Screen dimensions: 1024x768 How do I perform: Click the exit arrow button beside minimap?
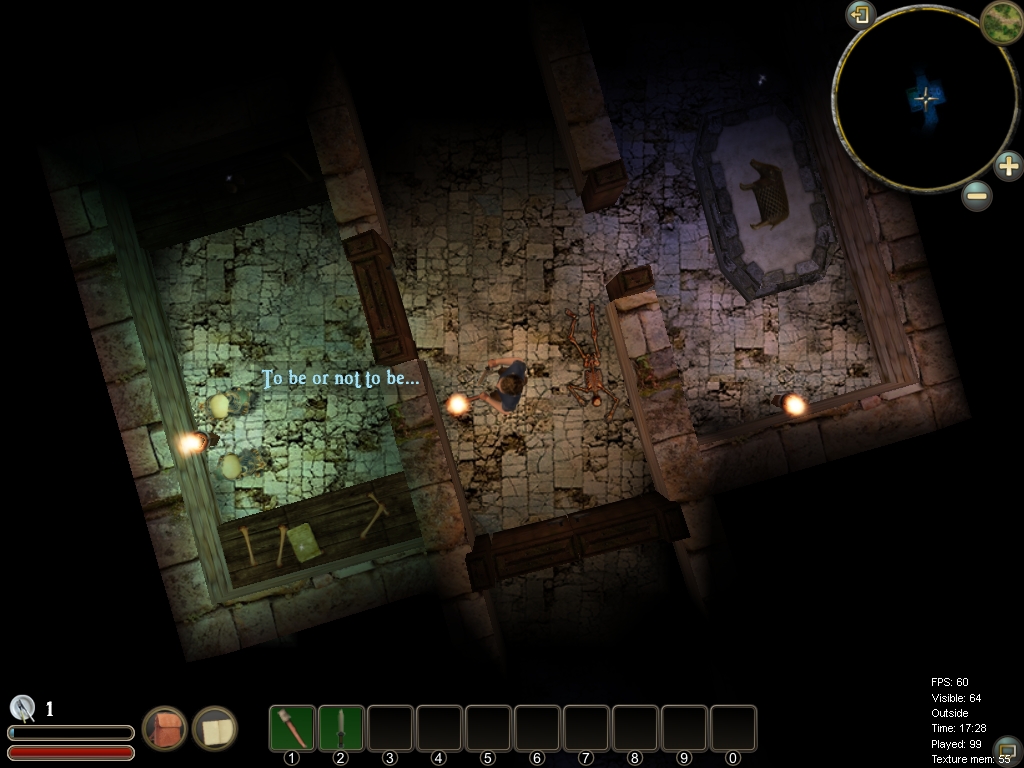click(860, 15)
